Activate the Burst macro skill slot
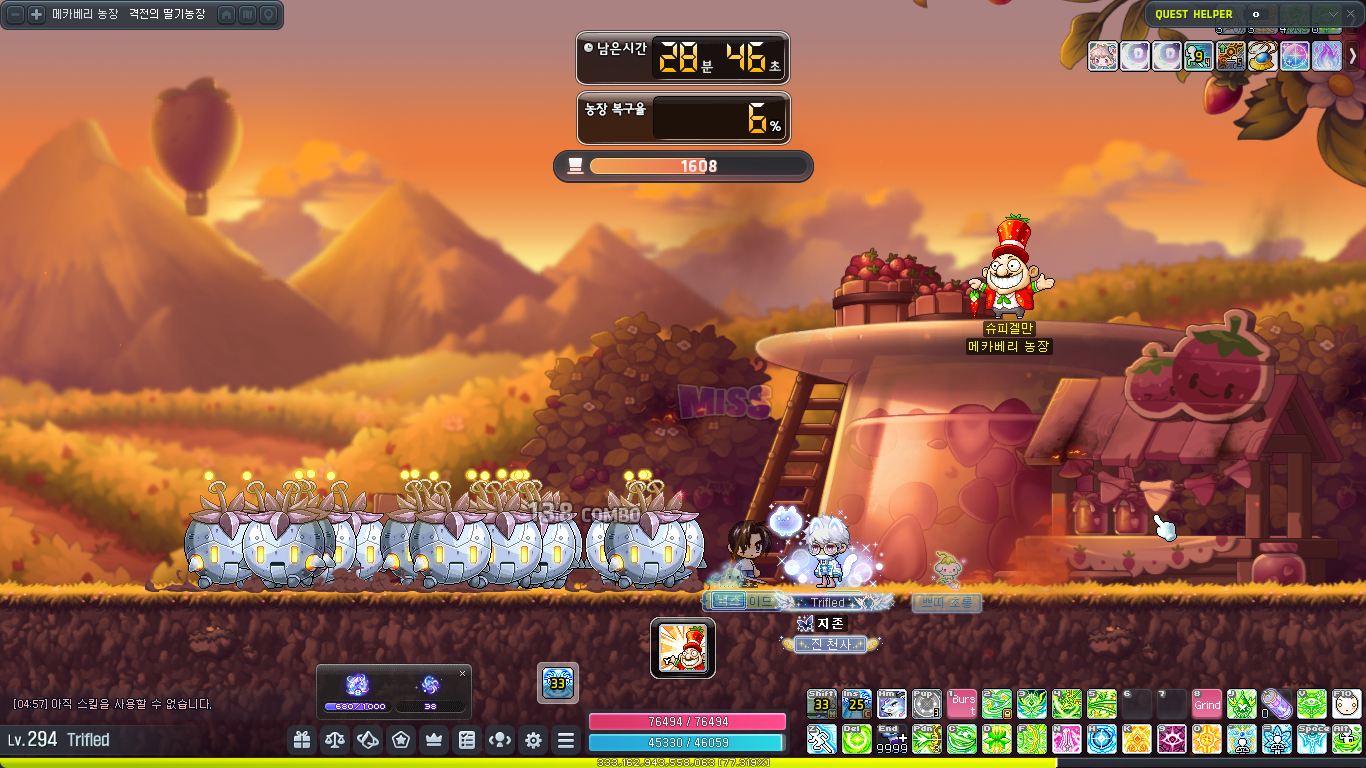 962,704
